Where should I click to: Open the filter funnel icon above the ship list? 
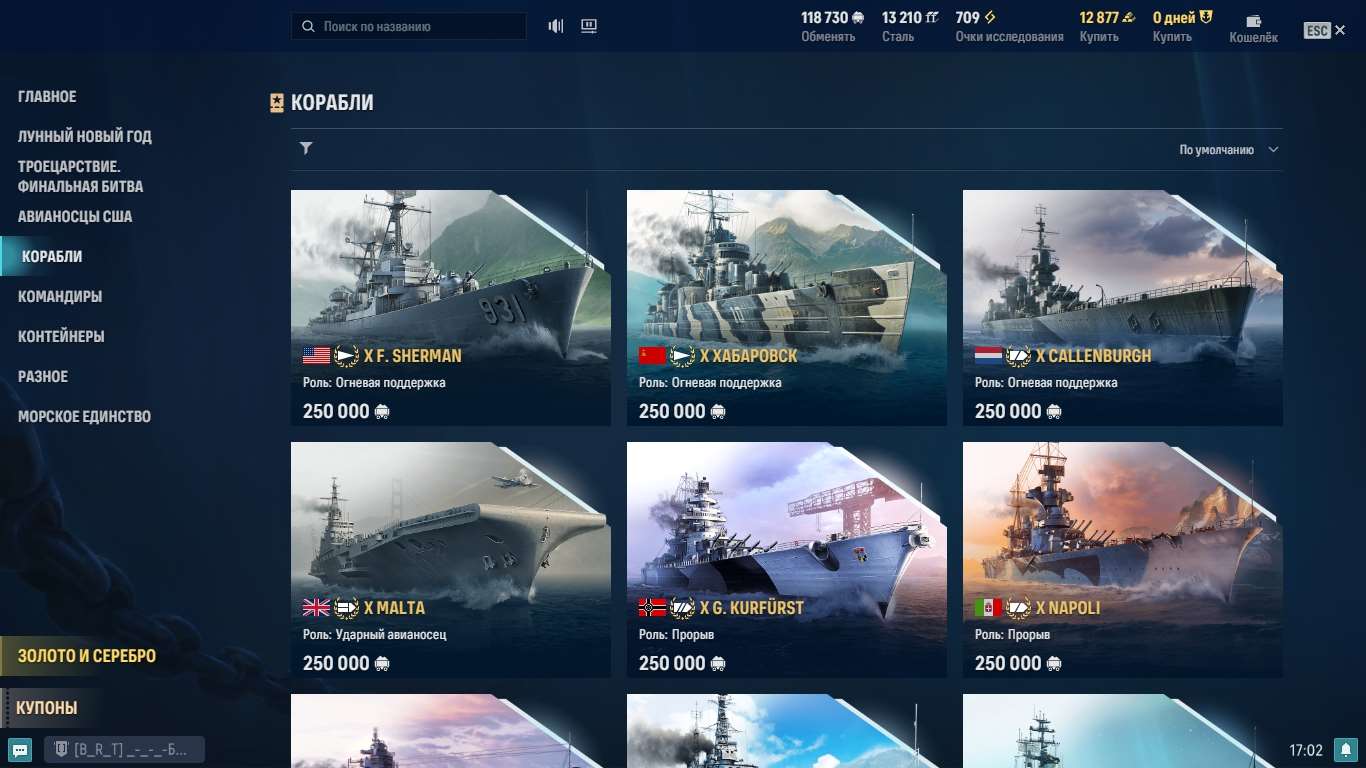point(306,148)
